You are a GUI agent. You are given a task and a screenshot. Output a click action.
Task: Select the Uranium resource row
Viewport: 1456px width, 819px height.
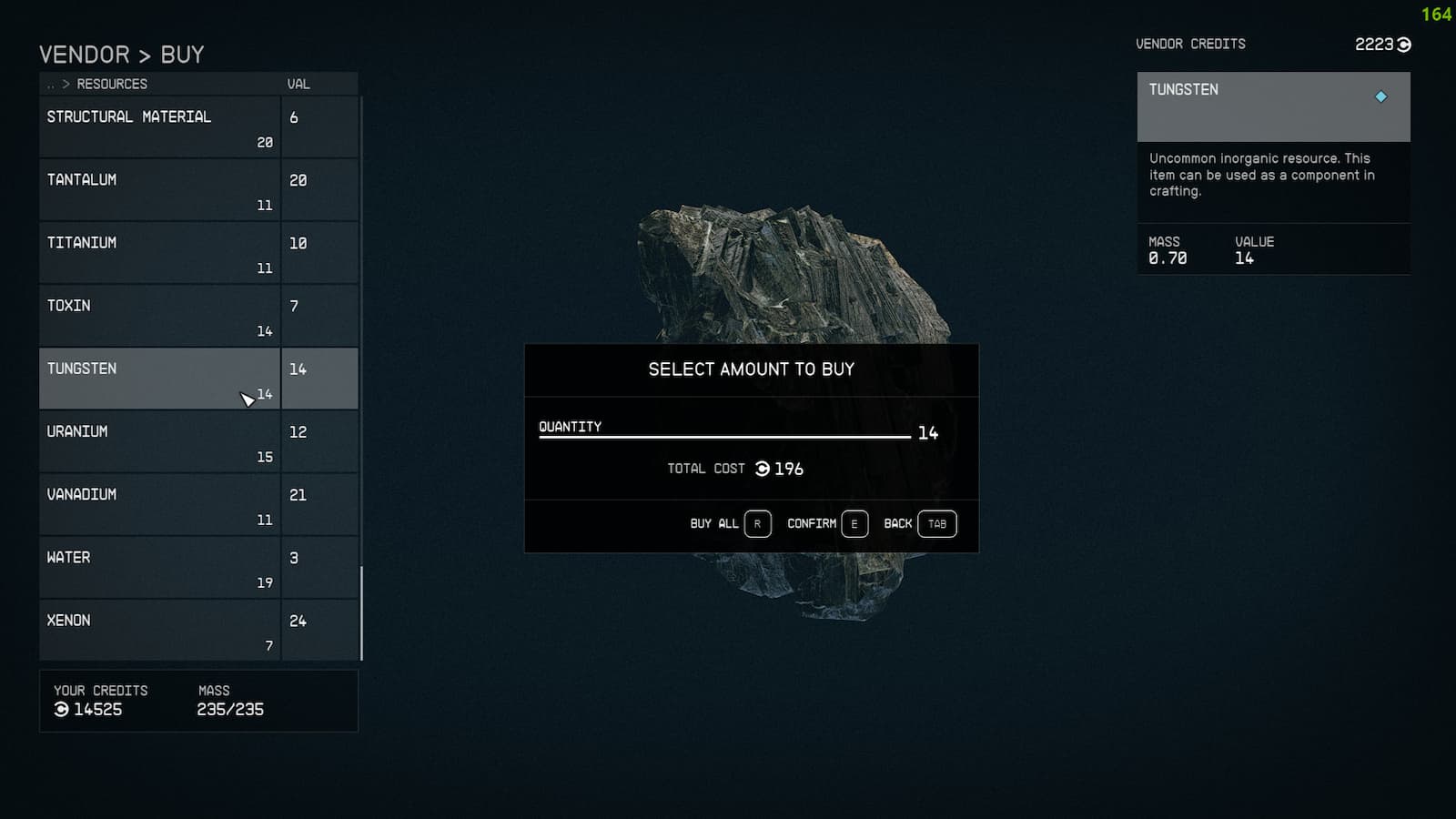click(136, 440)
